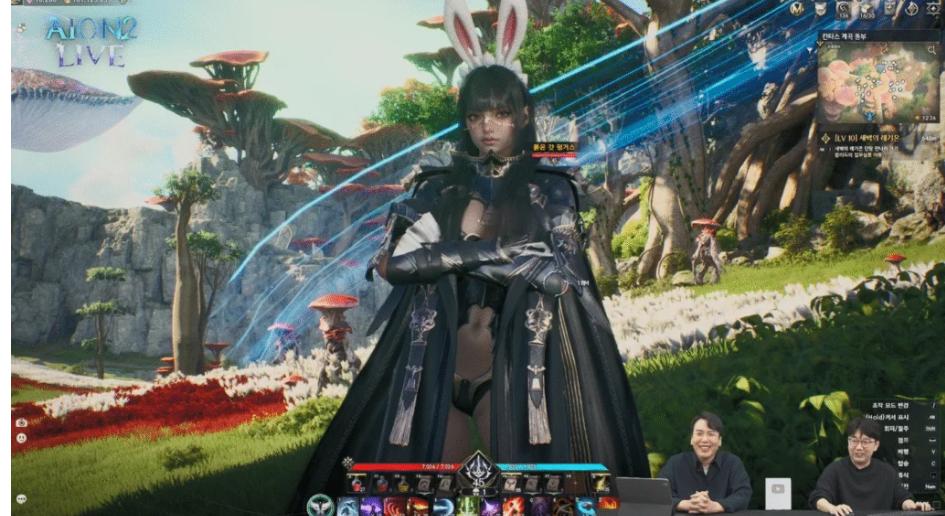
Task: Click the camera screenshot icon
Action: 21,423
